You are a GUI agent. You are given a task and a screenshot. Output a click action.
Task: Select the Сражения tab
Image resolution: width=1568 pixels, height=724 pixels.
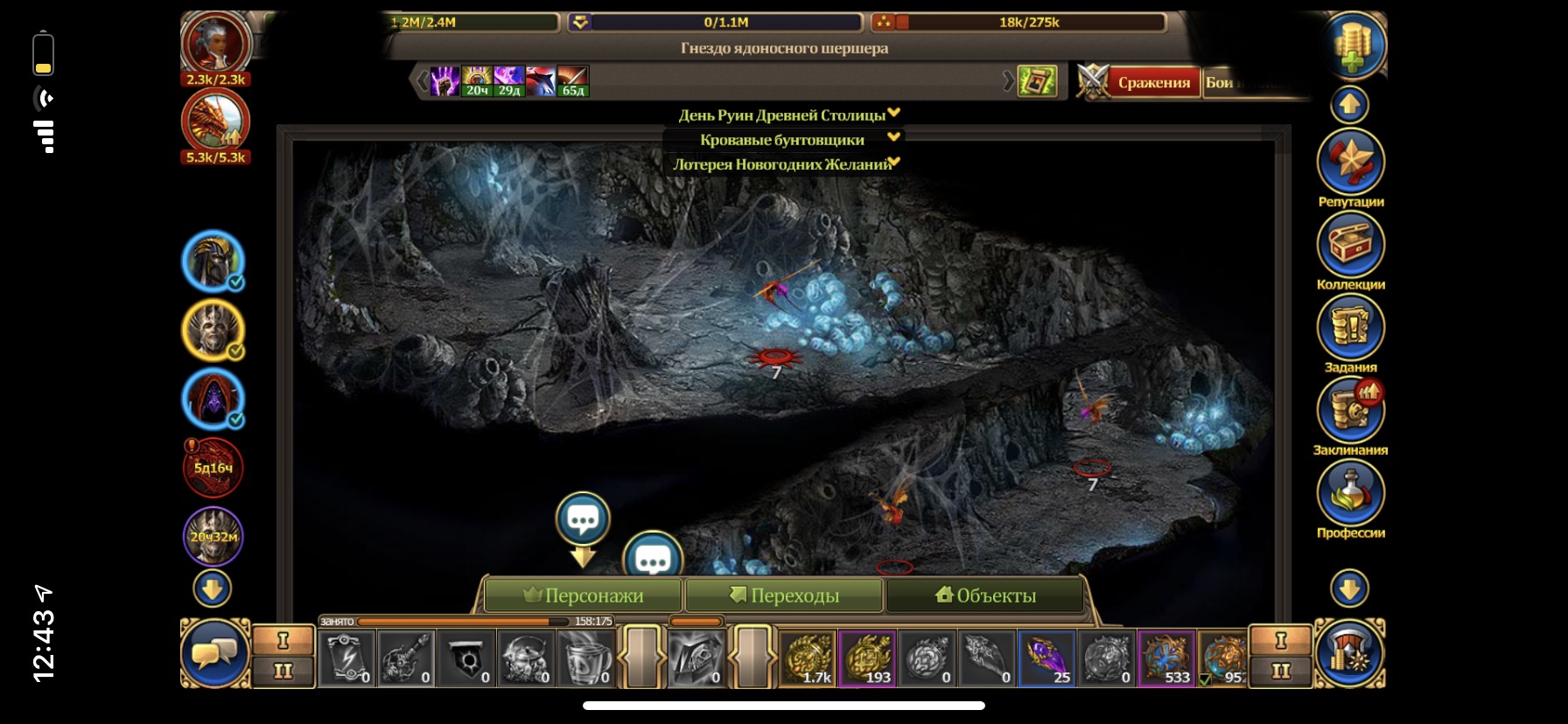[1153, 83]
